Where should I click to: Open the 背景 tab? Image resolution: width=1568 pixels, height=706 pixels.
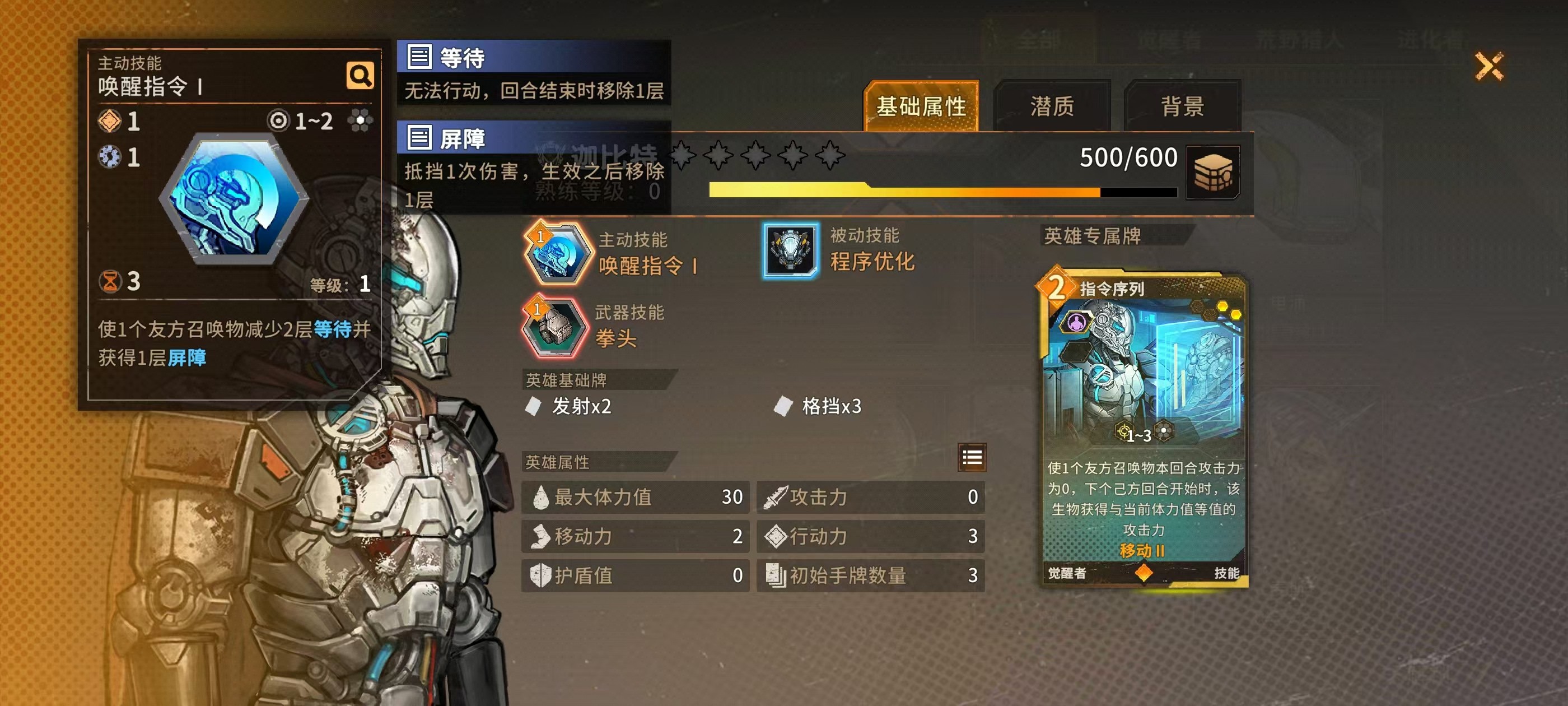(x=1182, y=106)
